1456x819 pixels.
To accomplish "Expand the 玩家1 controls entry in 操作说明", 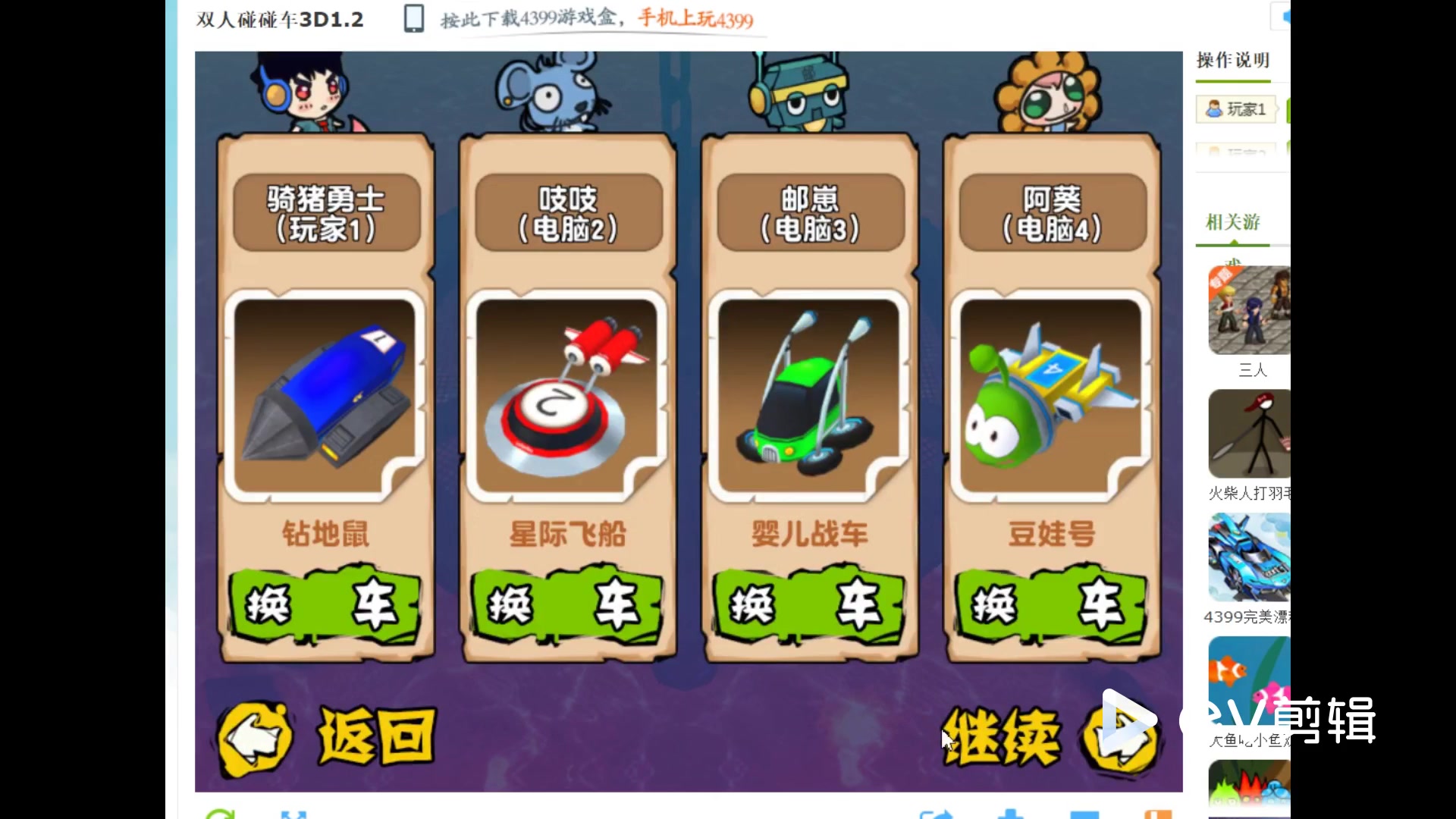I will pos(1236,108).
